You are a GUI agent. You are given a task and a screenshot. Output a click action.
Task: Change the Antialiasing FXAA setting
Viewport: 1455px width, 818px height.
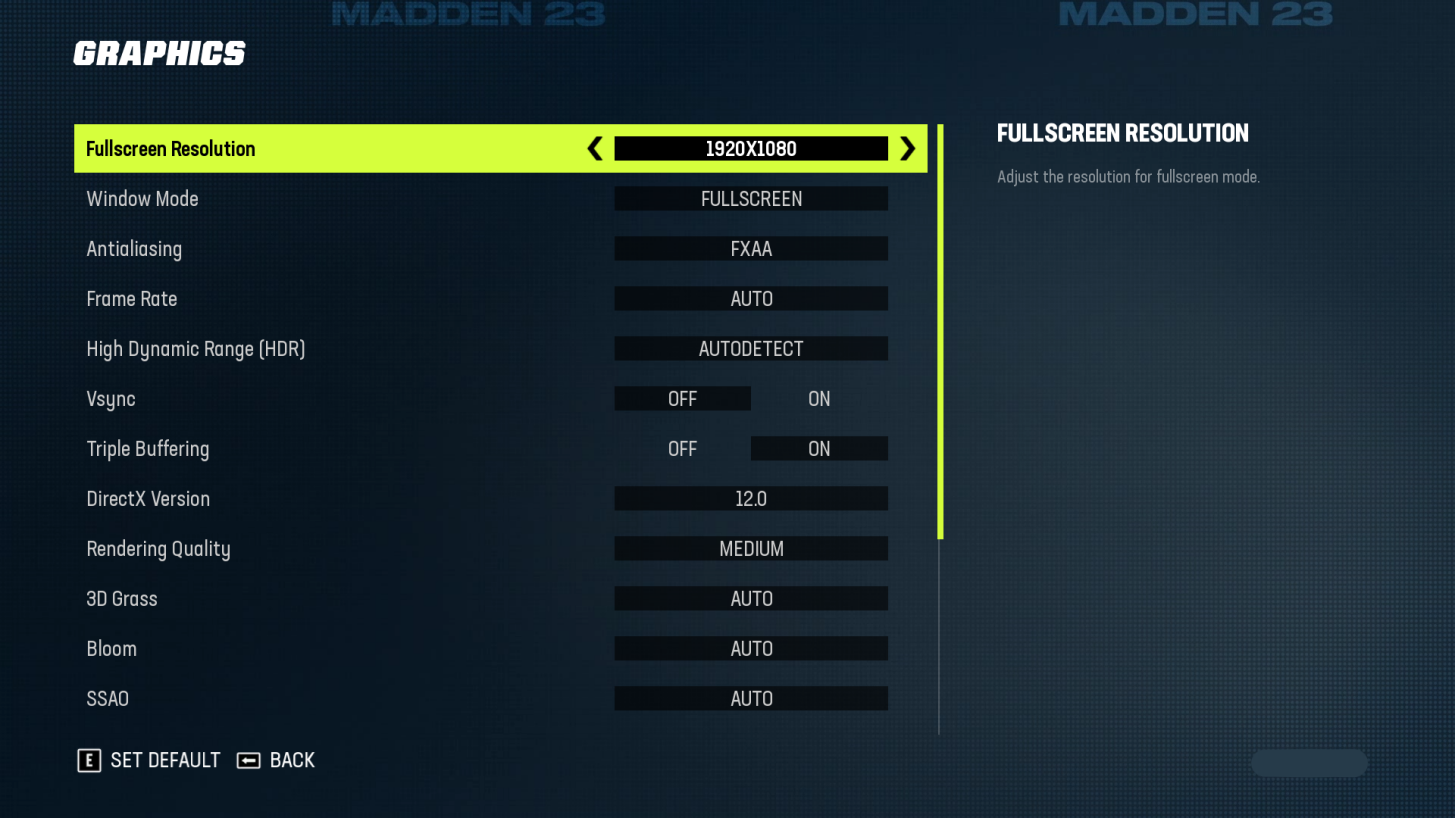(751, 248)
